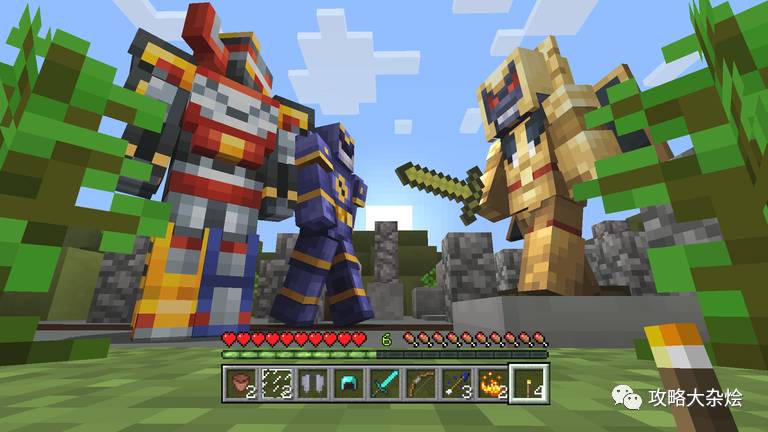Choose the orange fire item hotbar slot
Viewport: 768px width, 432px height.
pyautogui.click(x=492, y=382)
